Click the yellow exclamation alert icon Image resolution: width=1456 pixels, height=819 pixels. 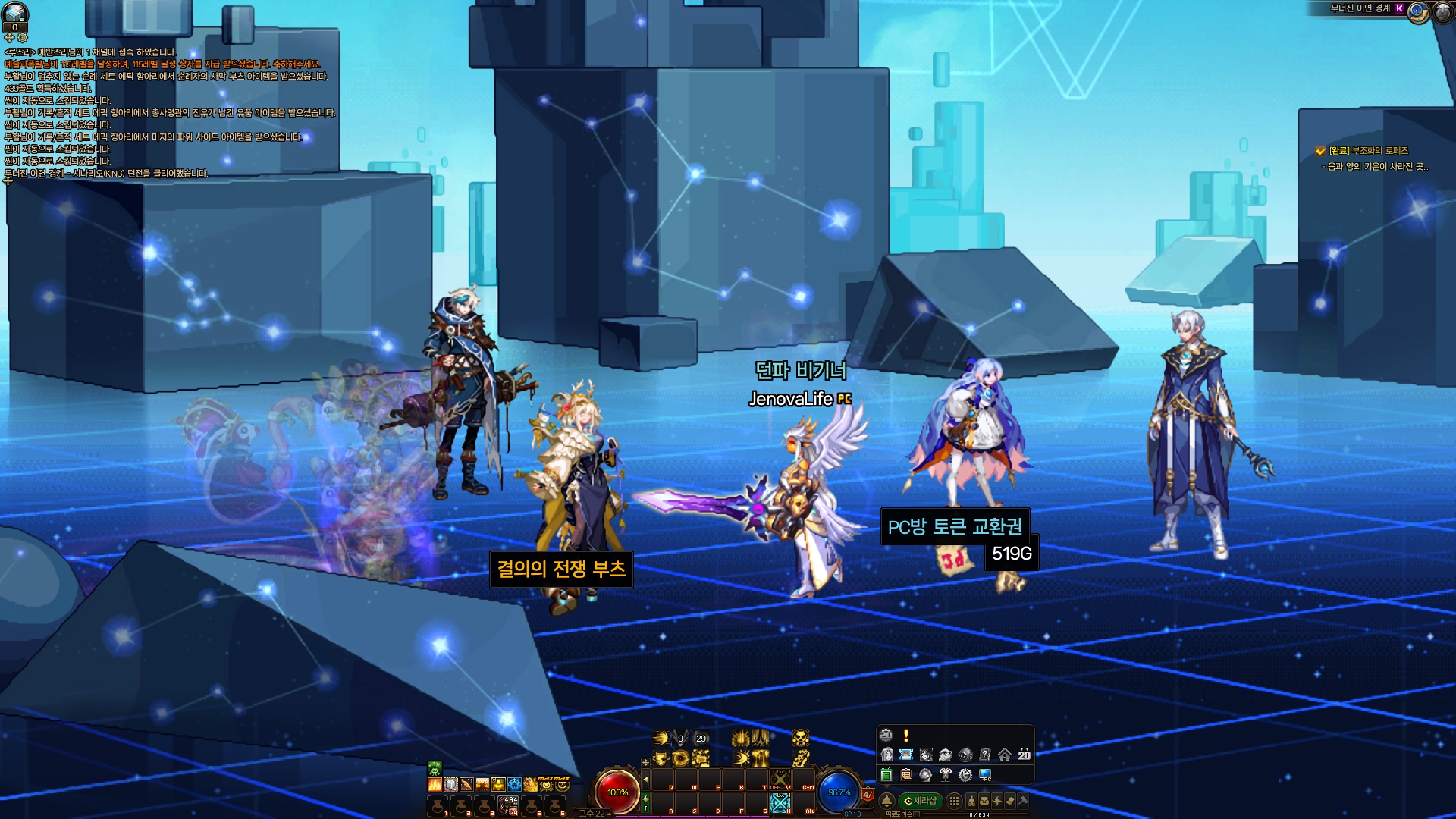tap(906, 735)
